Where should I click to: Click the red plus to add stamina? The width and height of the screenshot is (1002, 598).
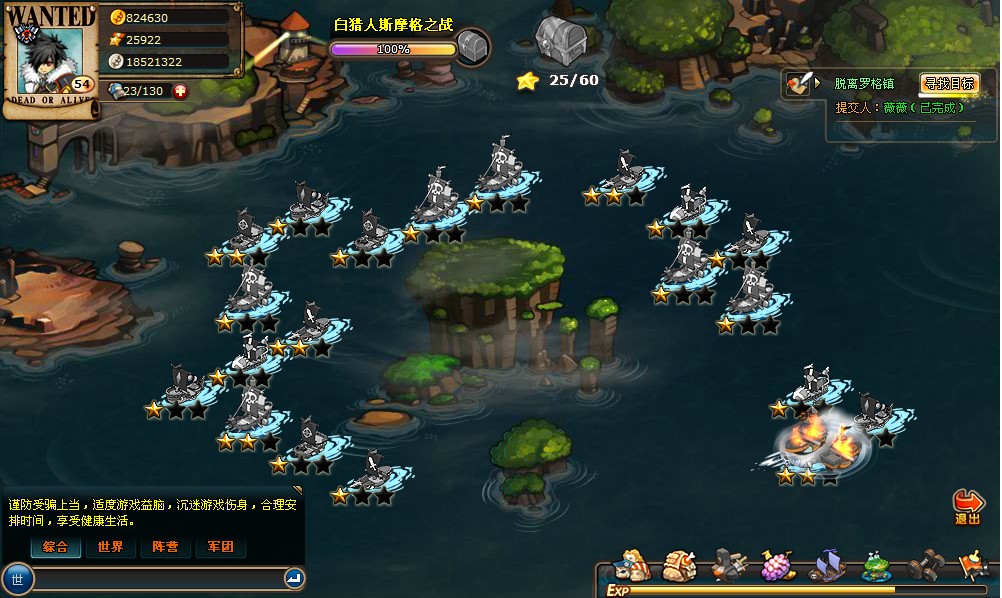click(x=180, y=91)
